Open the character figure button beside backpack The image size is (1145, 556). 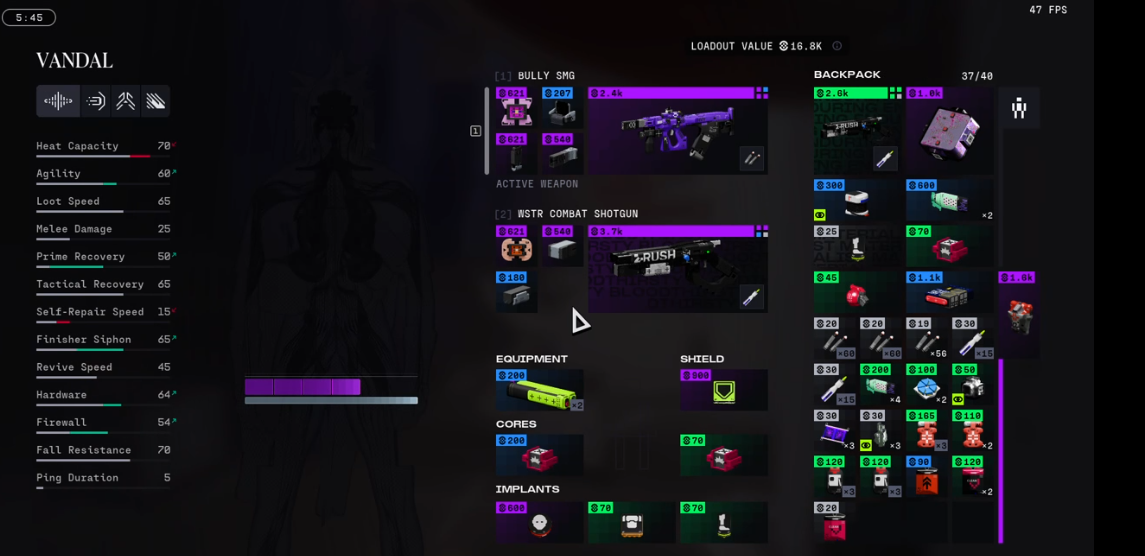tap(1019, 108)
